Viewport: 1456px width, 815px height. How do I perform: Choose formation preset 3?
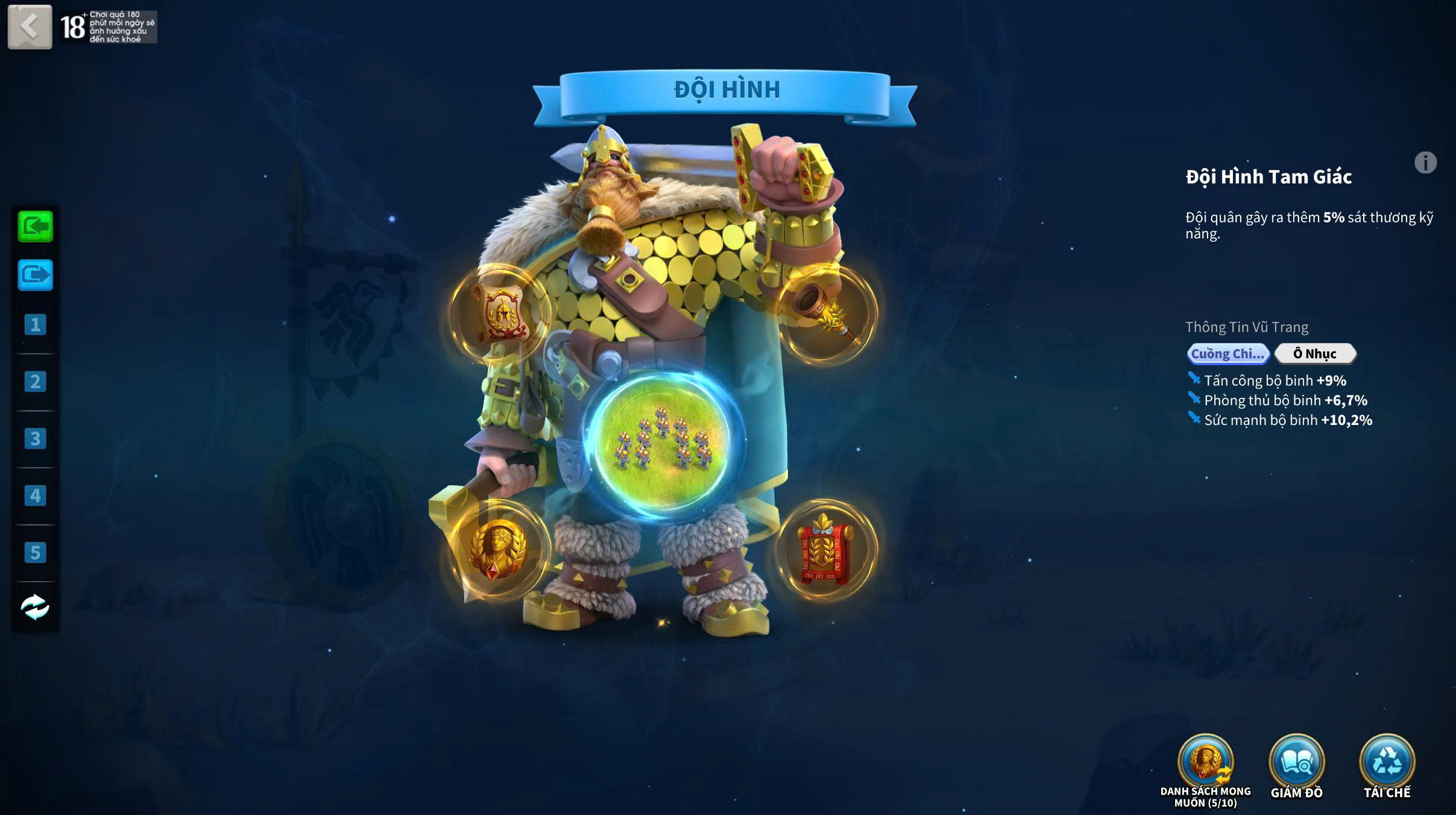(x=35, y=438)
